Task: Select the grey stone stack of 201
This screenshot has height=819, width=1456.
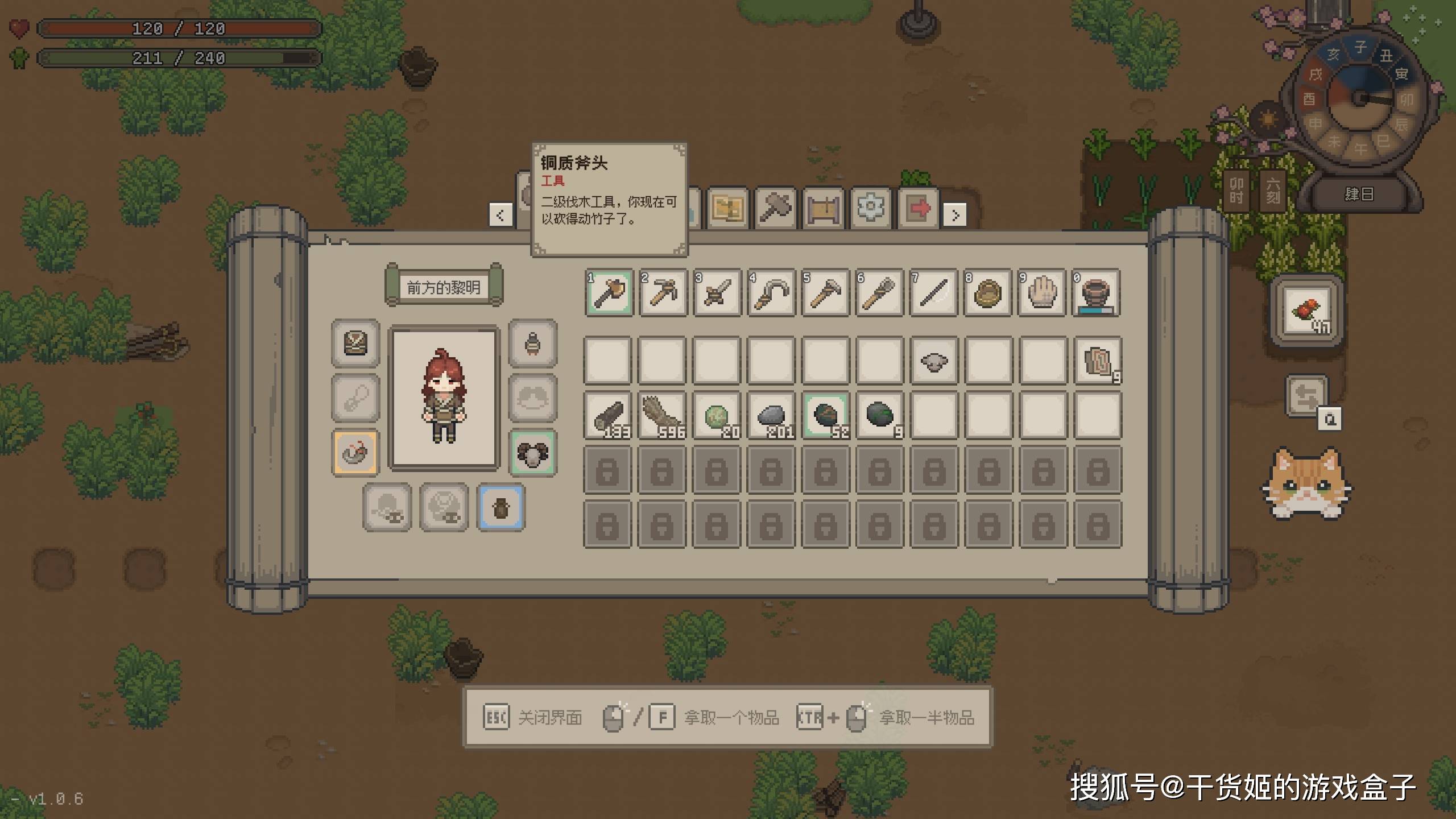Action: [x=771, y=416]
